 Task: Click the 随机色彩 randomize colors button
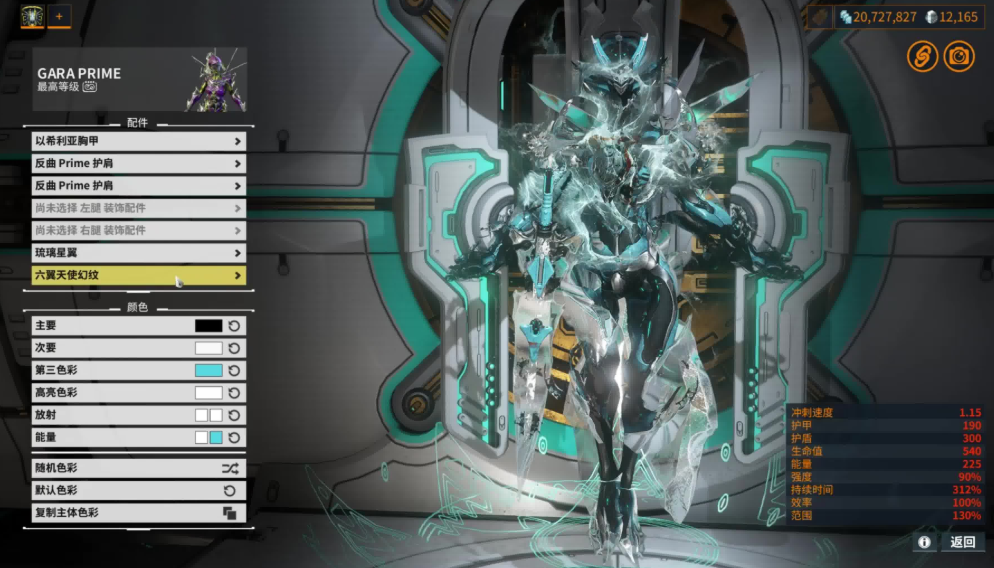pyautogui.click(x=138, y=468)
